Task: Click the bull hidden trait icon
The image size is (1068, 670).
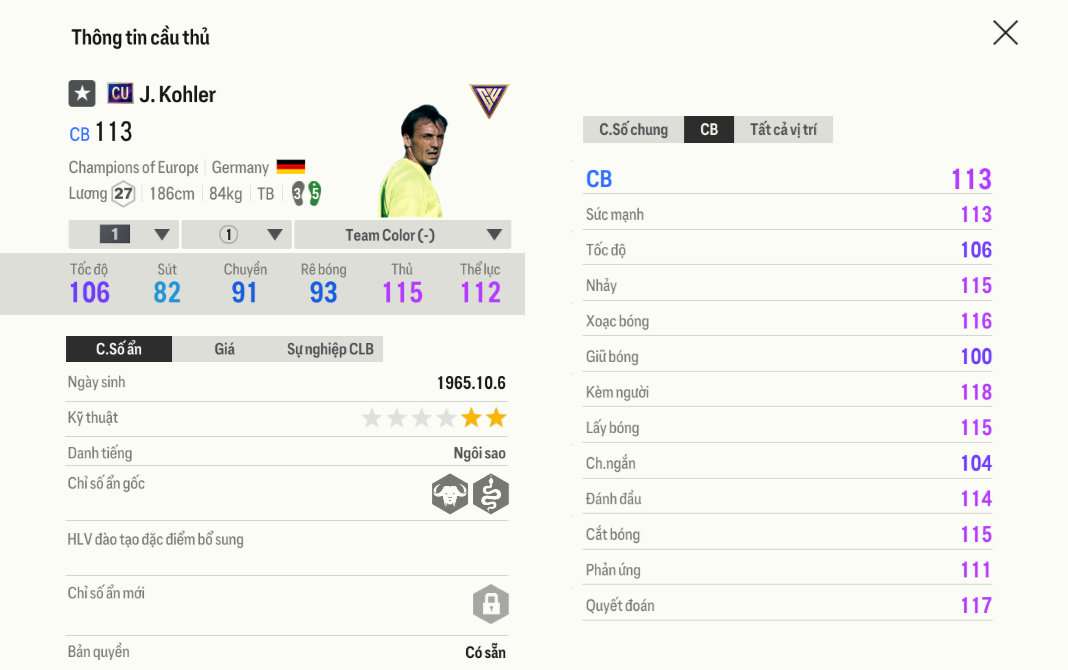Action: click(x=450, y=494)
